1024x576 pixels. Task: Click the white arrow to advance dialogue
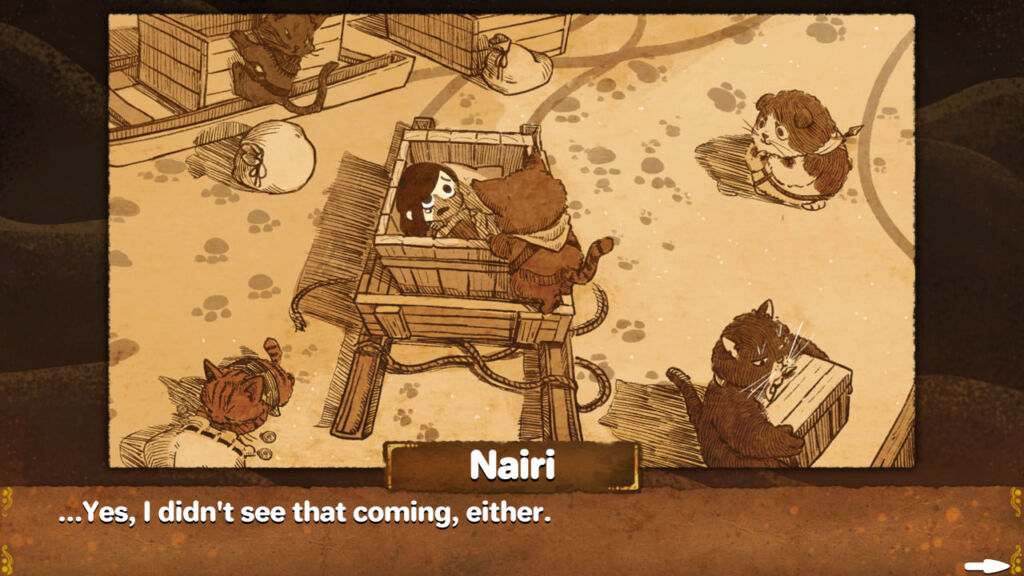(987, 566)
